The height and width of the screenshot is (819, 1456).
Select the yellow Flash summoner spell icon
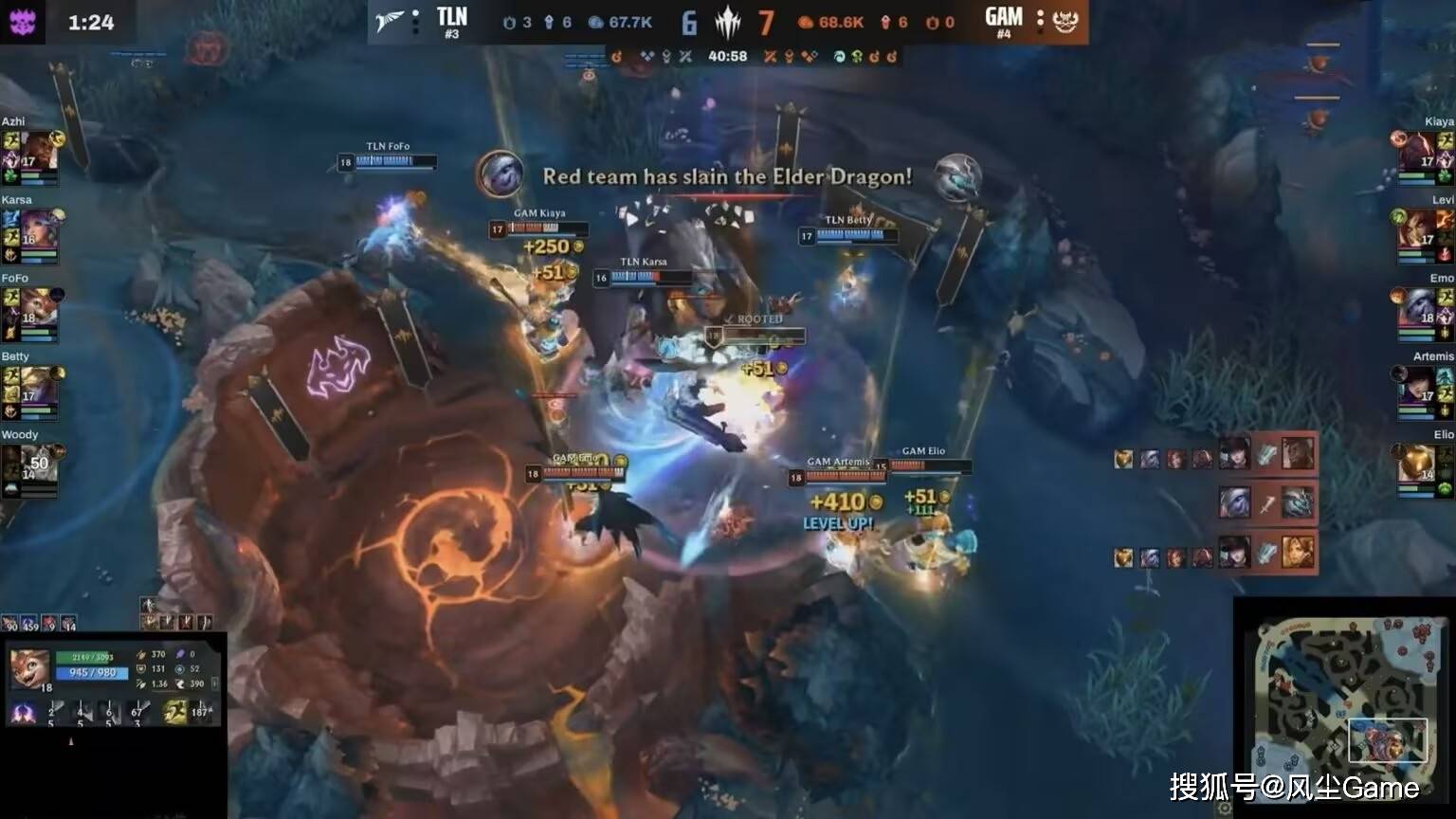[174, 712]
